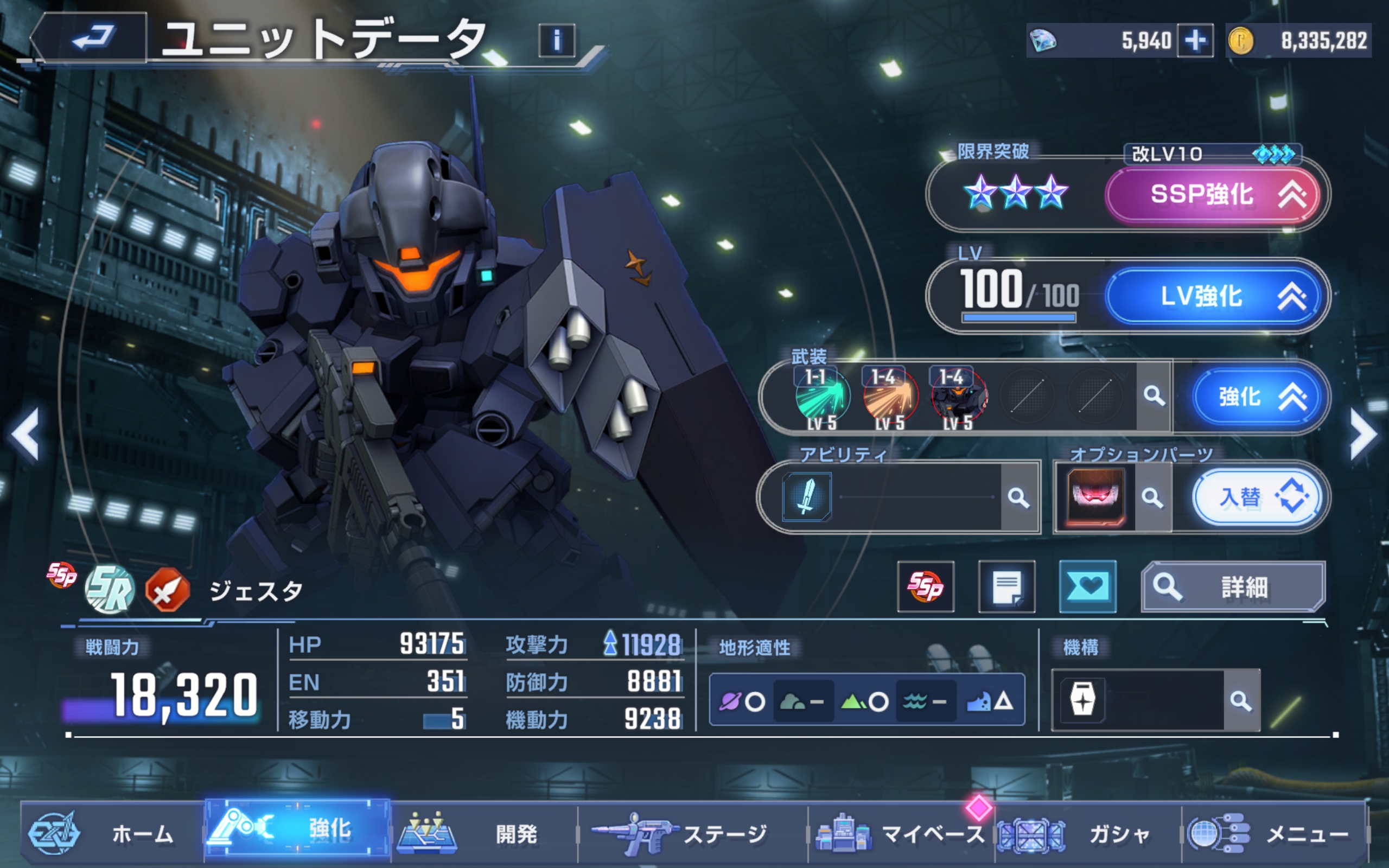
Task: Toggle the heart favorite icon
Action: [1087, 586]
